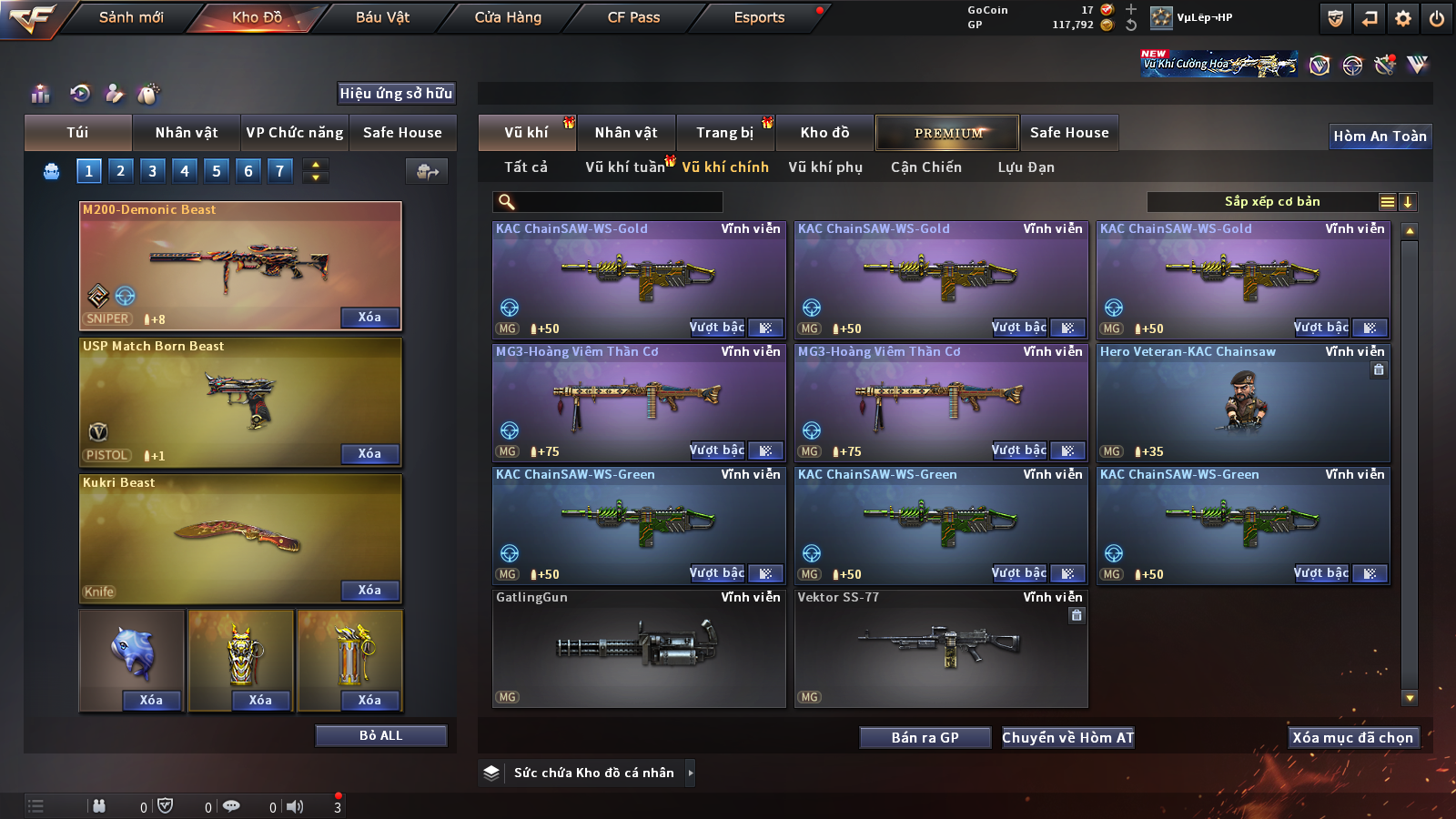Viewport: 1456px width, 819px height.
Task: Open the Sắp xếp cơ bản sort dropdown
Action: [x=1271, y=202]
